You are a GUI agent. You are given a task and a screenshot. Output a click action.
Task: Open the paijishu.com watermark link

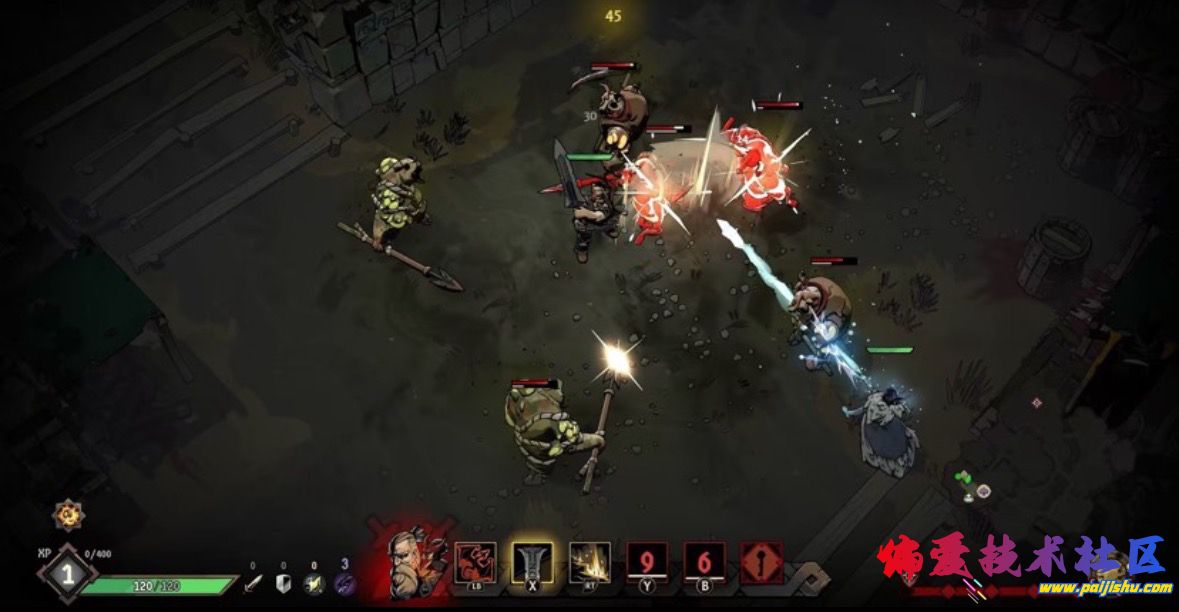click(1100, 588)
